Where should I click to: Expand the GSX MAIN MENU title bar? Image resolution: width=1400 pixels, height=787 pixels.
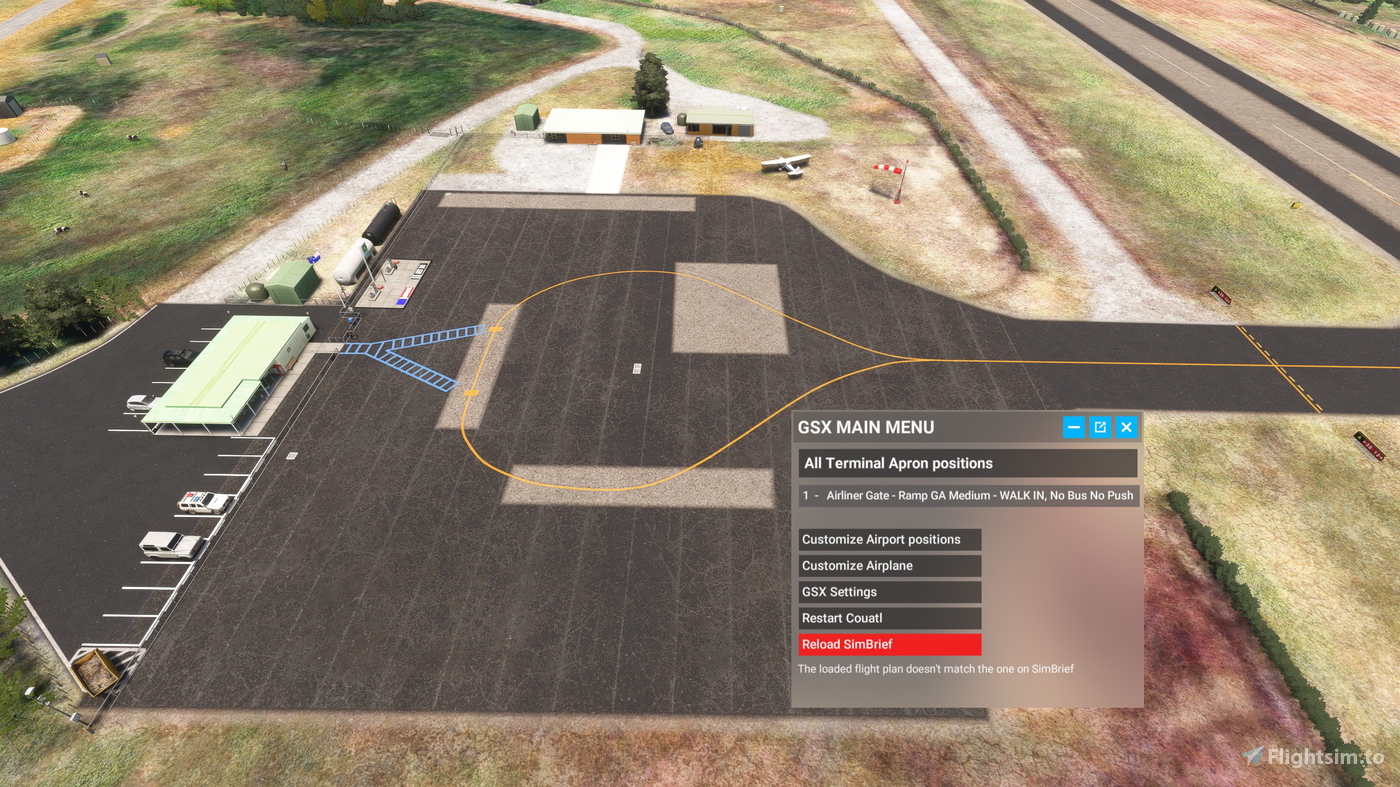click(866, 426)
